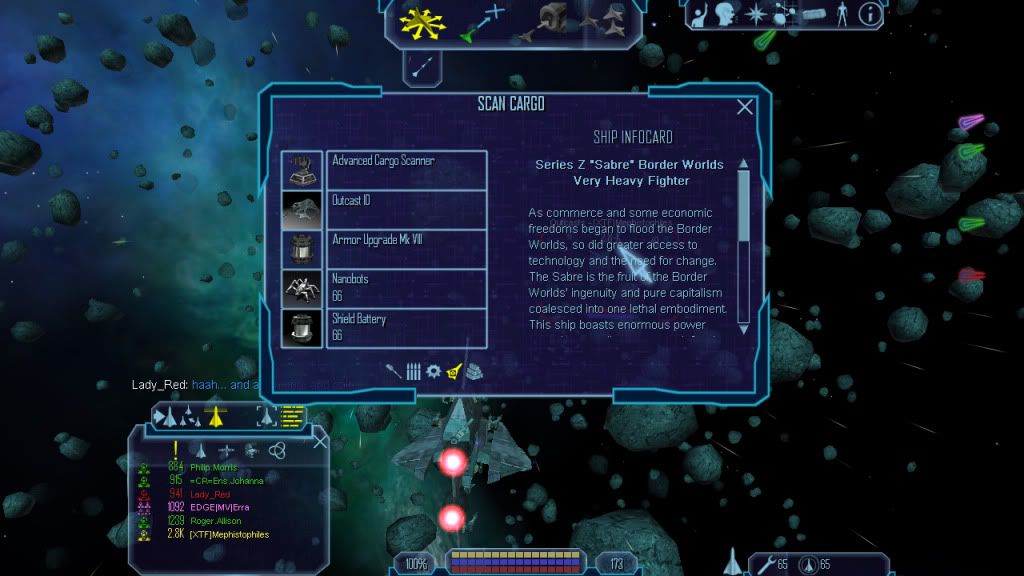Switch to the ammunition filter tab
Viewport: 1024px width, 576px height.
414,371
